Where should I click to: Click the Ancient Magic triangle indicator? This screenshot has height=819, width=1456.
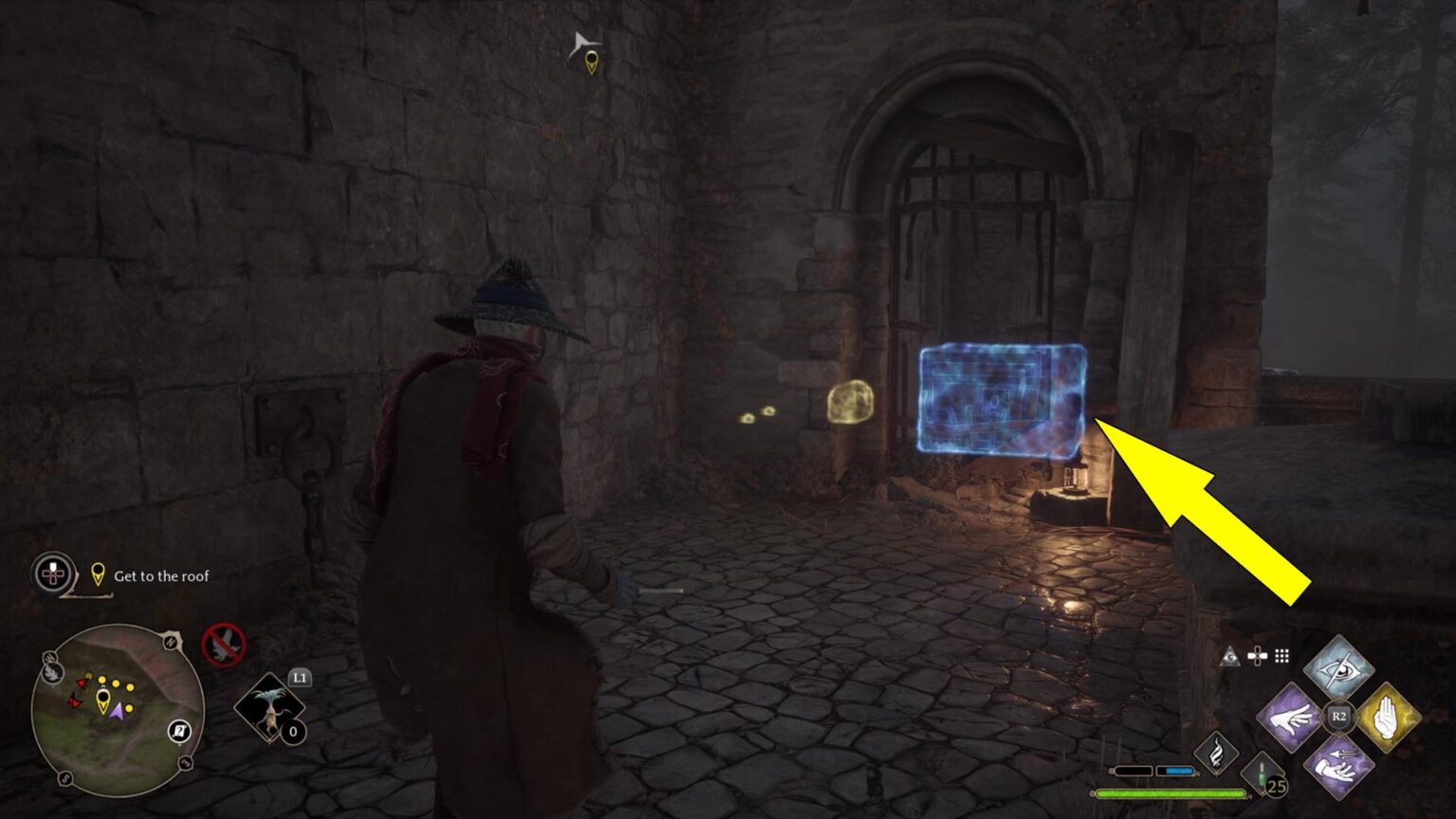click(x=1230, y=656)
